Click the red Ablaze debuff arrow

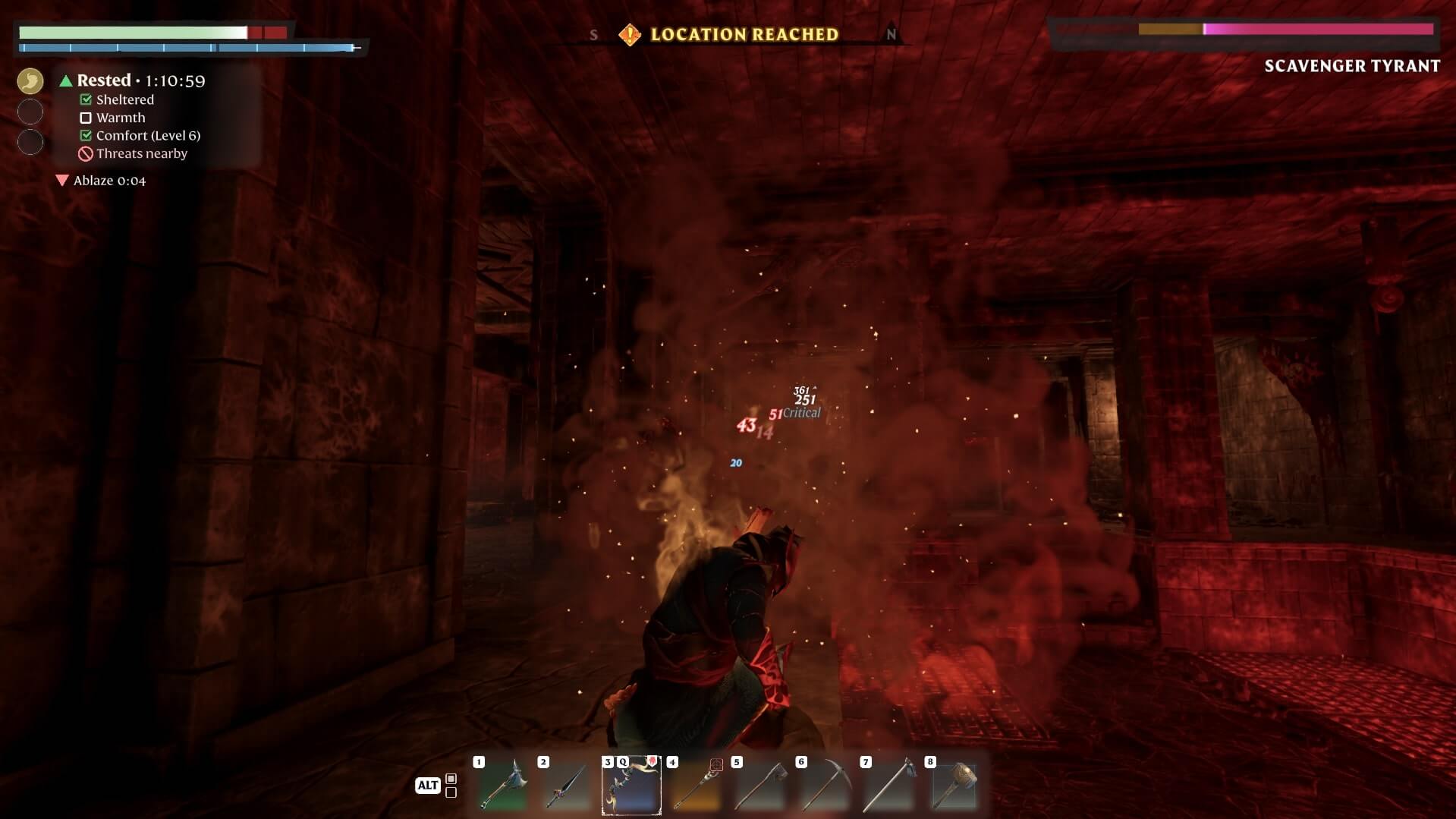coord(64,181)
